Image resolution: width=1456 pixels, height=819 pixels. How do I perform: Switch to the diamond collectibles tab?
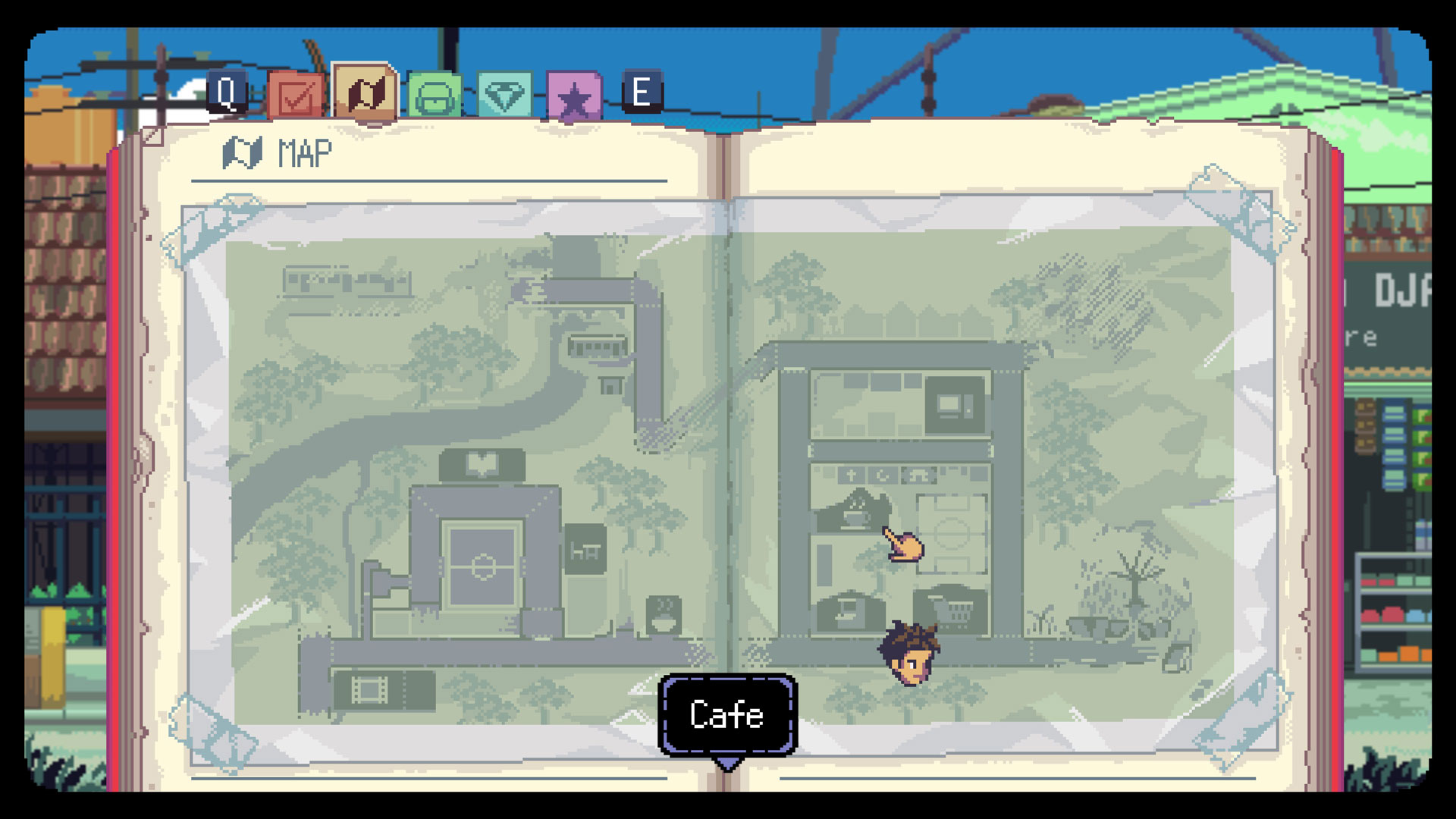pyautogui.click(x=504, y=96)
